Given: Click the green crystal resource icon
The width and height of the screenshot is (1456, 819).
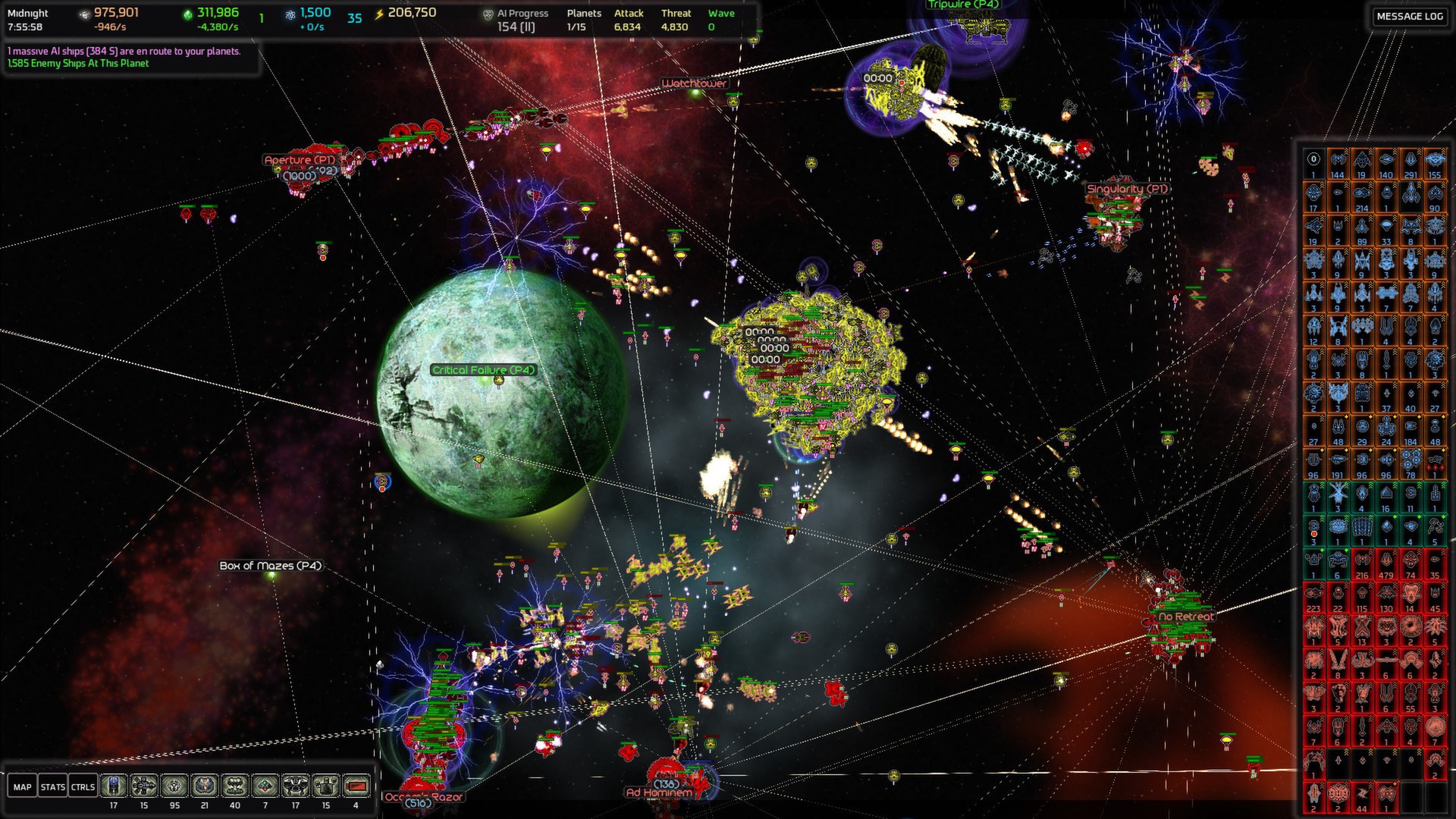Looking at the screenshot, I should [x=188, y=13].
